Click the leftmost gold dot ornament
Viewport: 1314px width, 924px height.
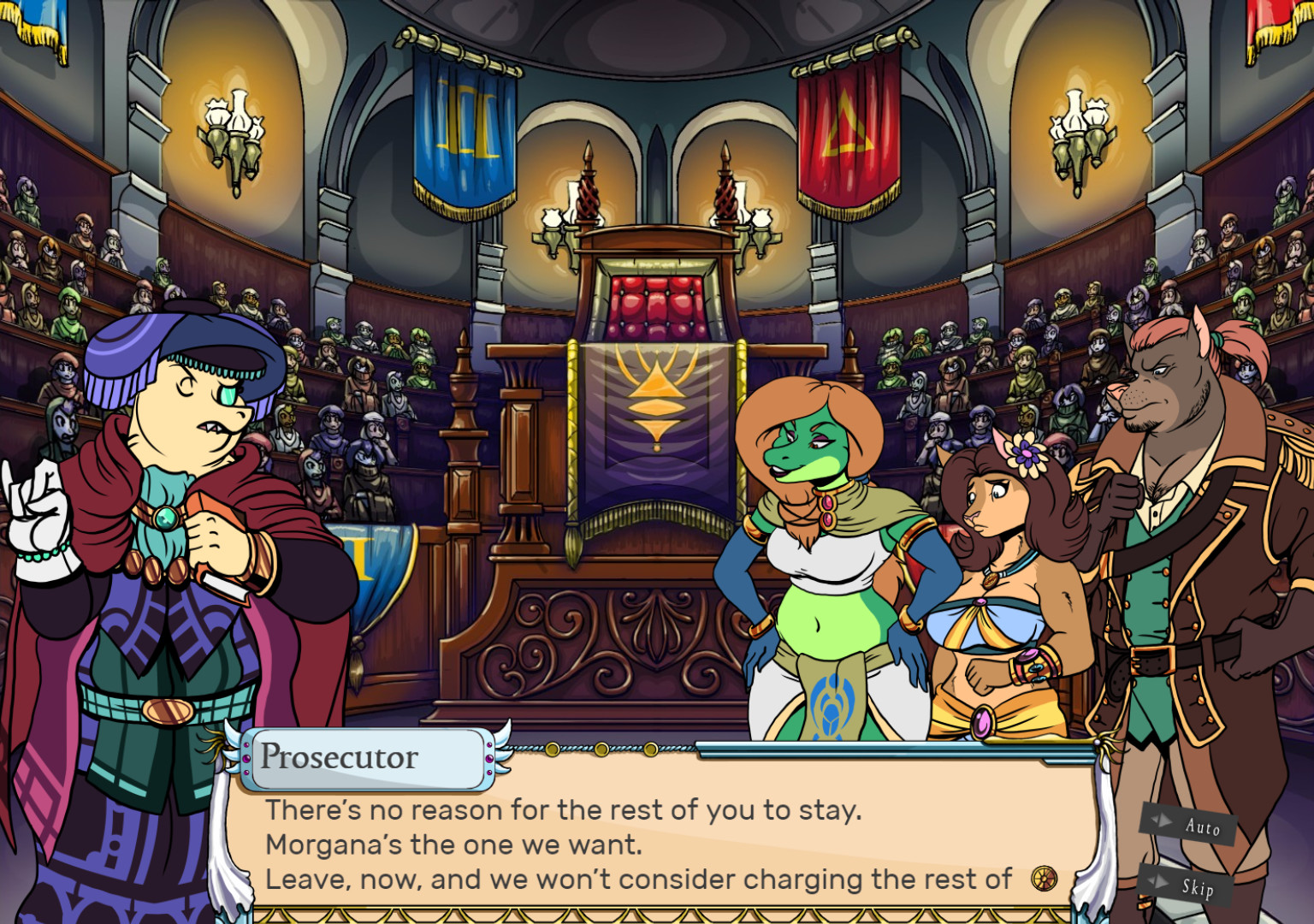pyautogui.click(x=553, y=749)
